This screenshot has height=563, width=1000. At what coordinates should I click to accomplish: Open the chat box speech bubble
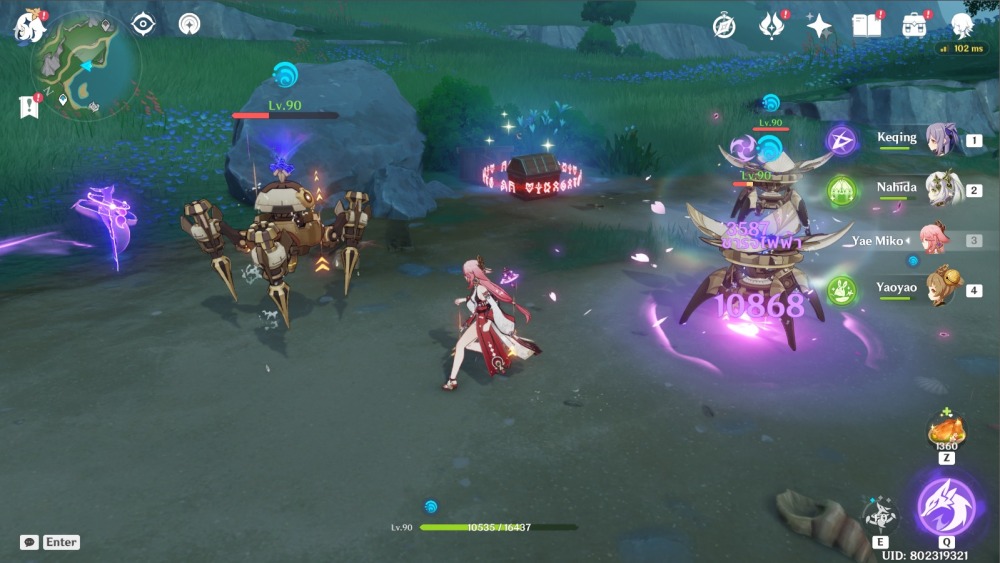tap(29, 542)
